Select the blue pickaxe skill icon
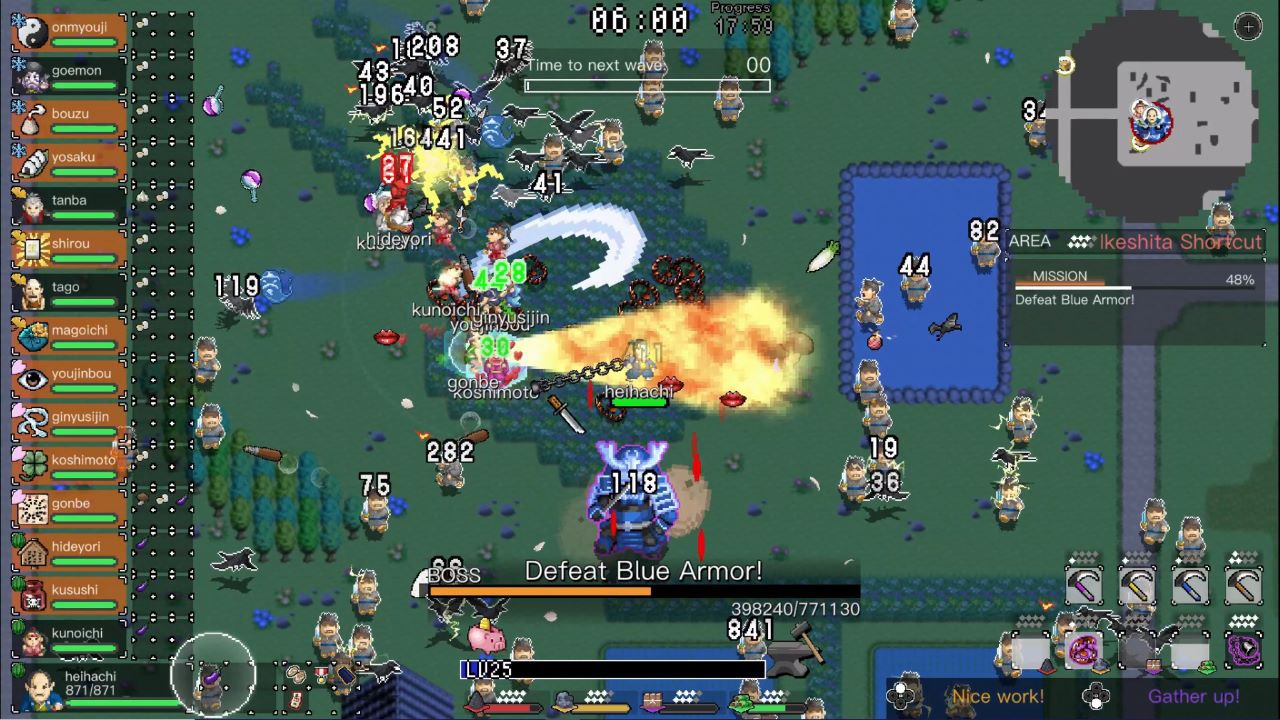 1190,583
